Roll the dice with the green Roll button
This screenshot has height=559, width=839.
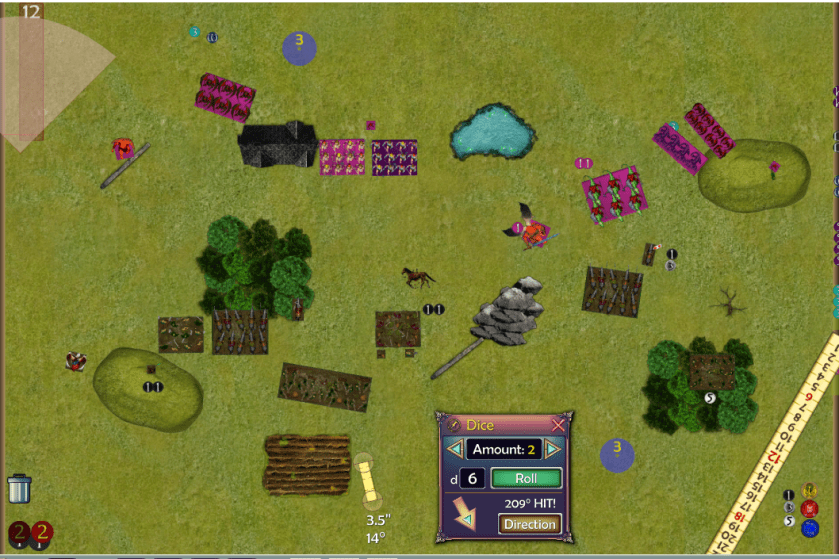point(526,479)
